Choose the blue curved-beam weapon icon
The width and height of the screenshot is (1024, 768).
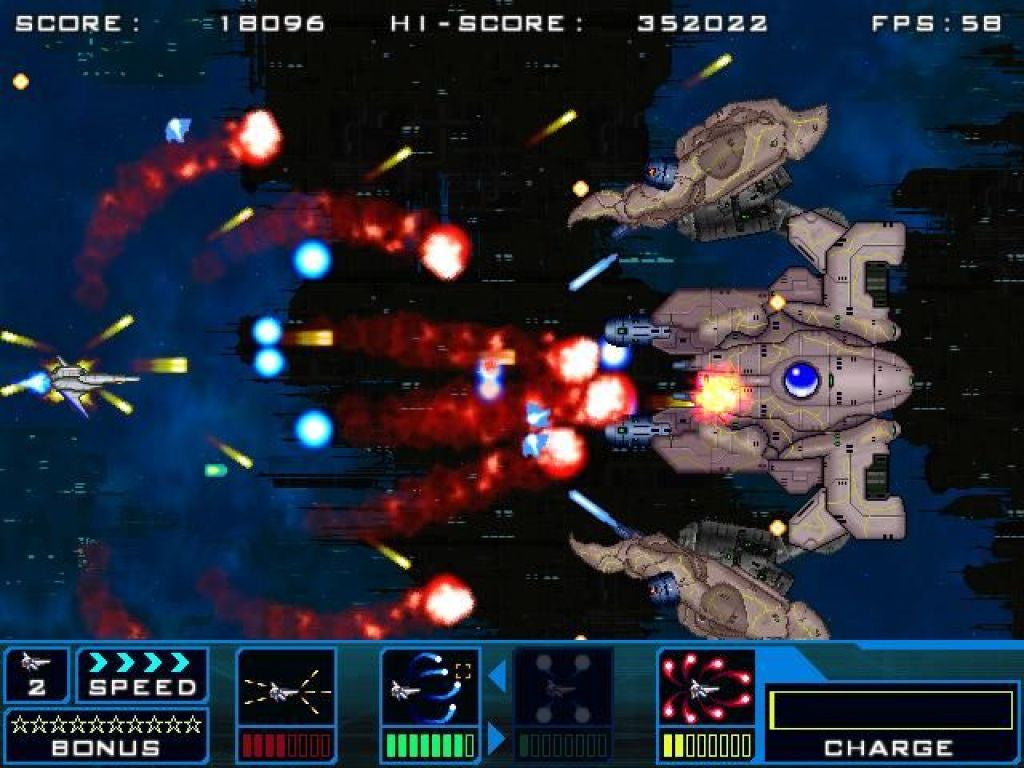click(430, 689)
